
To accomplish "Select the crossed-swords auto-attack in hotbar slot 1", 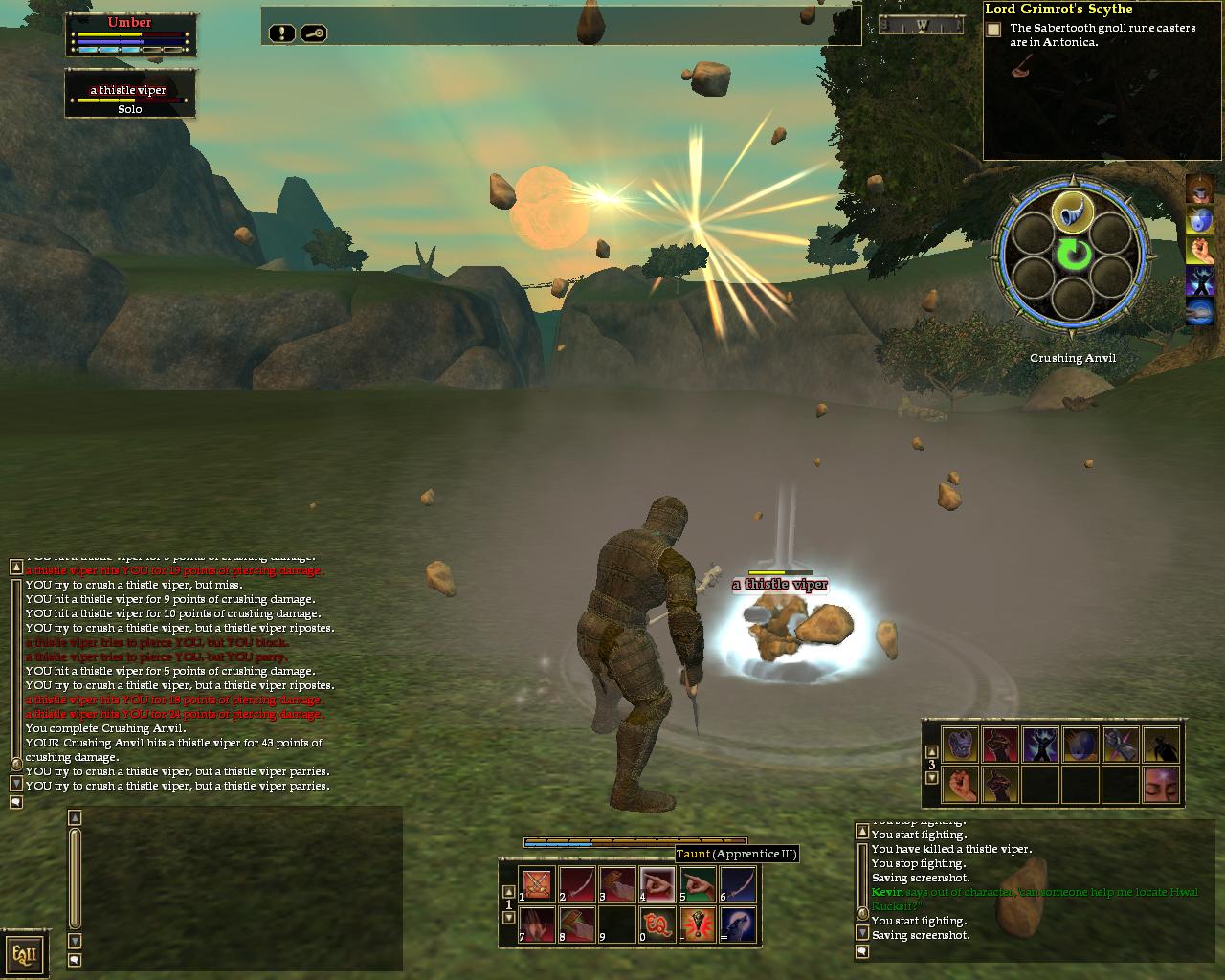I will pos(536,882).
